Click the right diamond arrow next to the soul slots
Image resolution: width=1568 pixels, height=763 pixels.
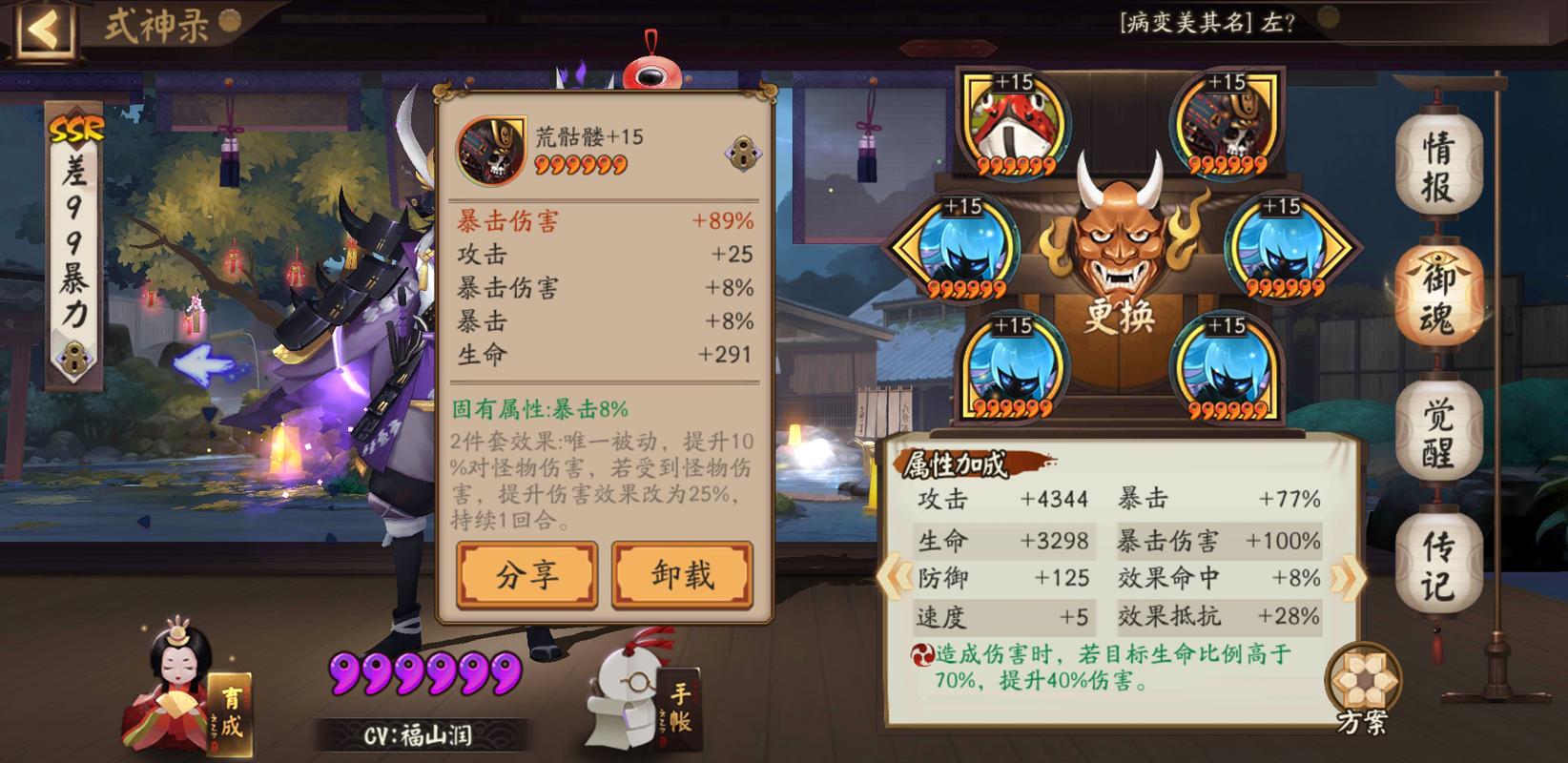[x=1337, y=245]
